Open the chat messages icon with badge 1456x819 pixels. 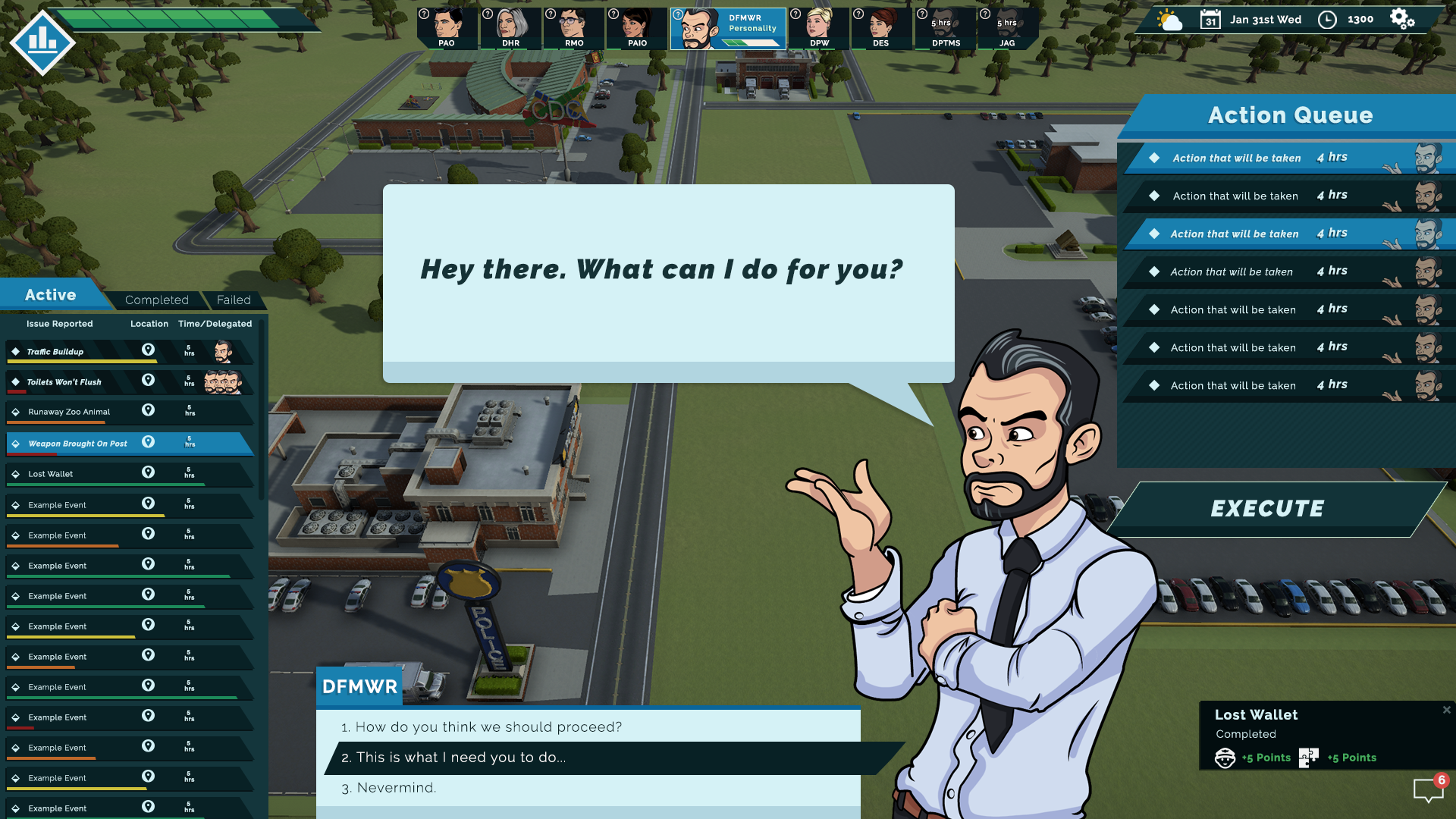pyautogui.click(x=1429, y=789)
